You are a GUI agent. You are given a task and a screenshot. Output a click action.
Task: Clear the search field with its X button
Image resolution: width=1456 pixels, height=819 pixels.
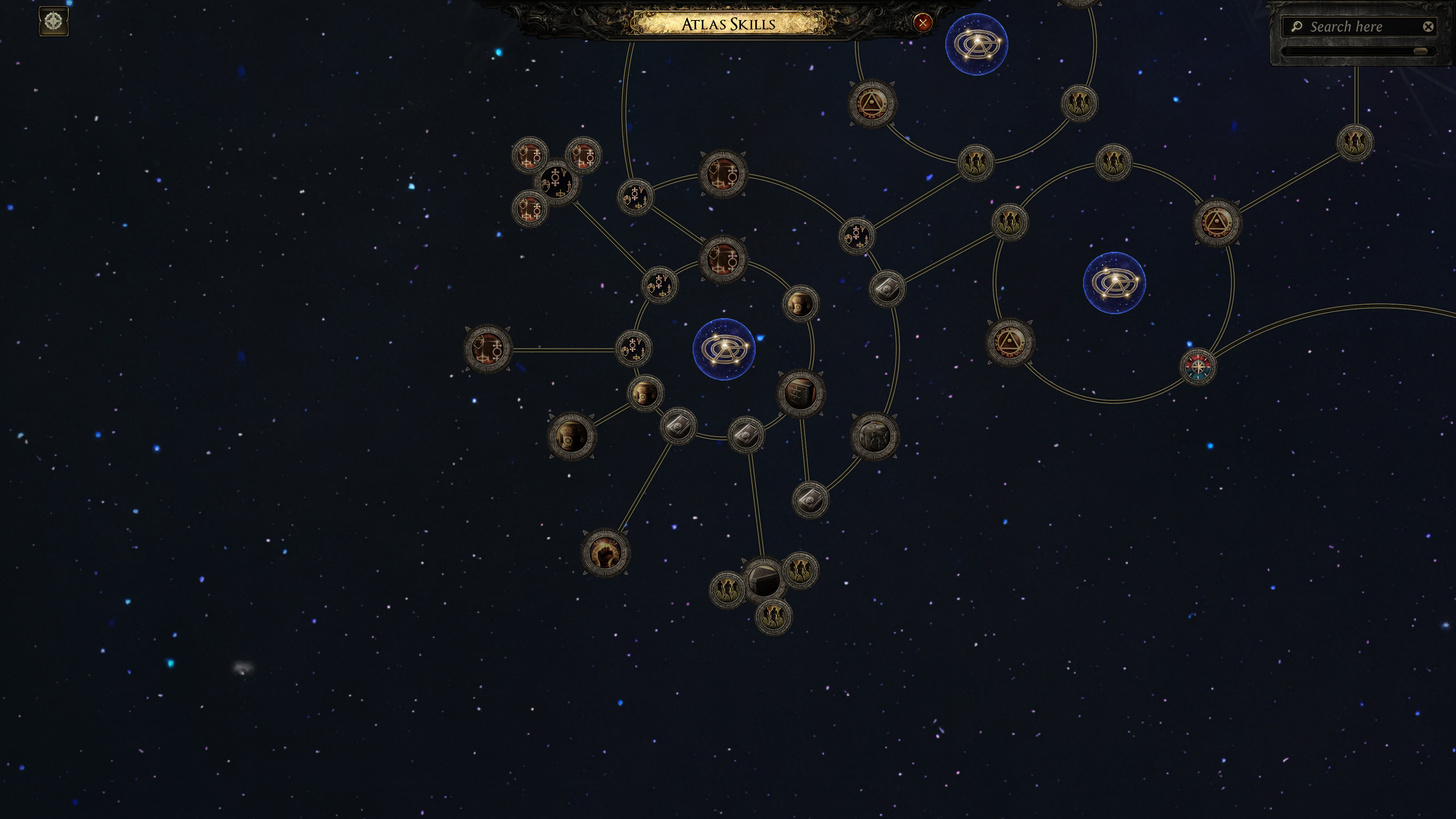click(1428, 26)
